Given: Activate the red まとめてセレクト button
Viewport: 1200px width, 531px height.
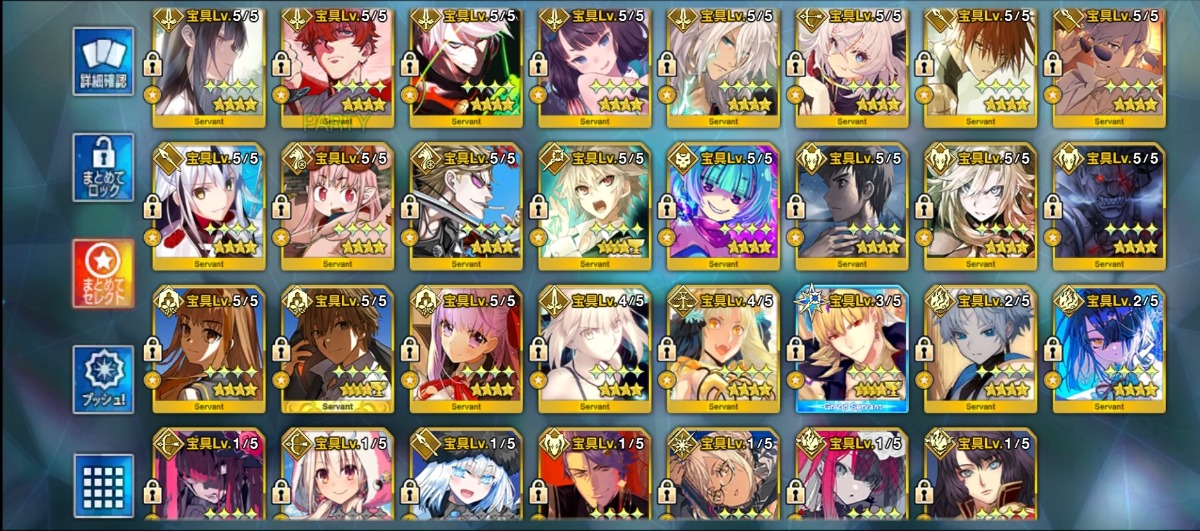Looking at the screenshot, I should 104,273.
